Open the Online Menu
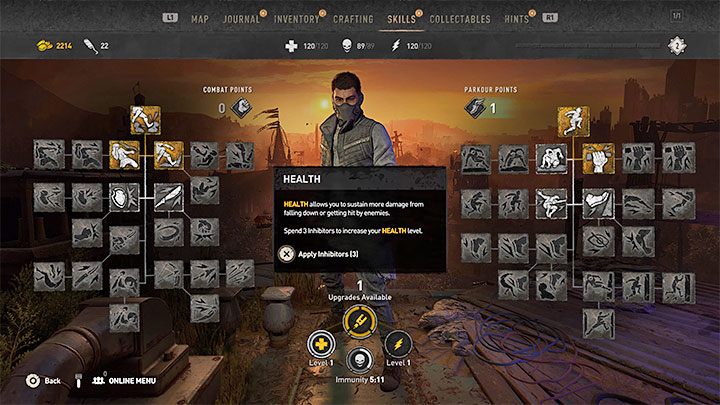Image resolution: width=720 pixels, height=405 pixels. click(x=125, y=381)
